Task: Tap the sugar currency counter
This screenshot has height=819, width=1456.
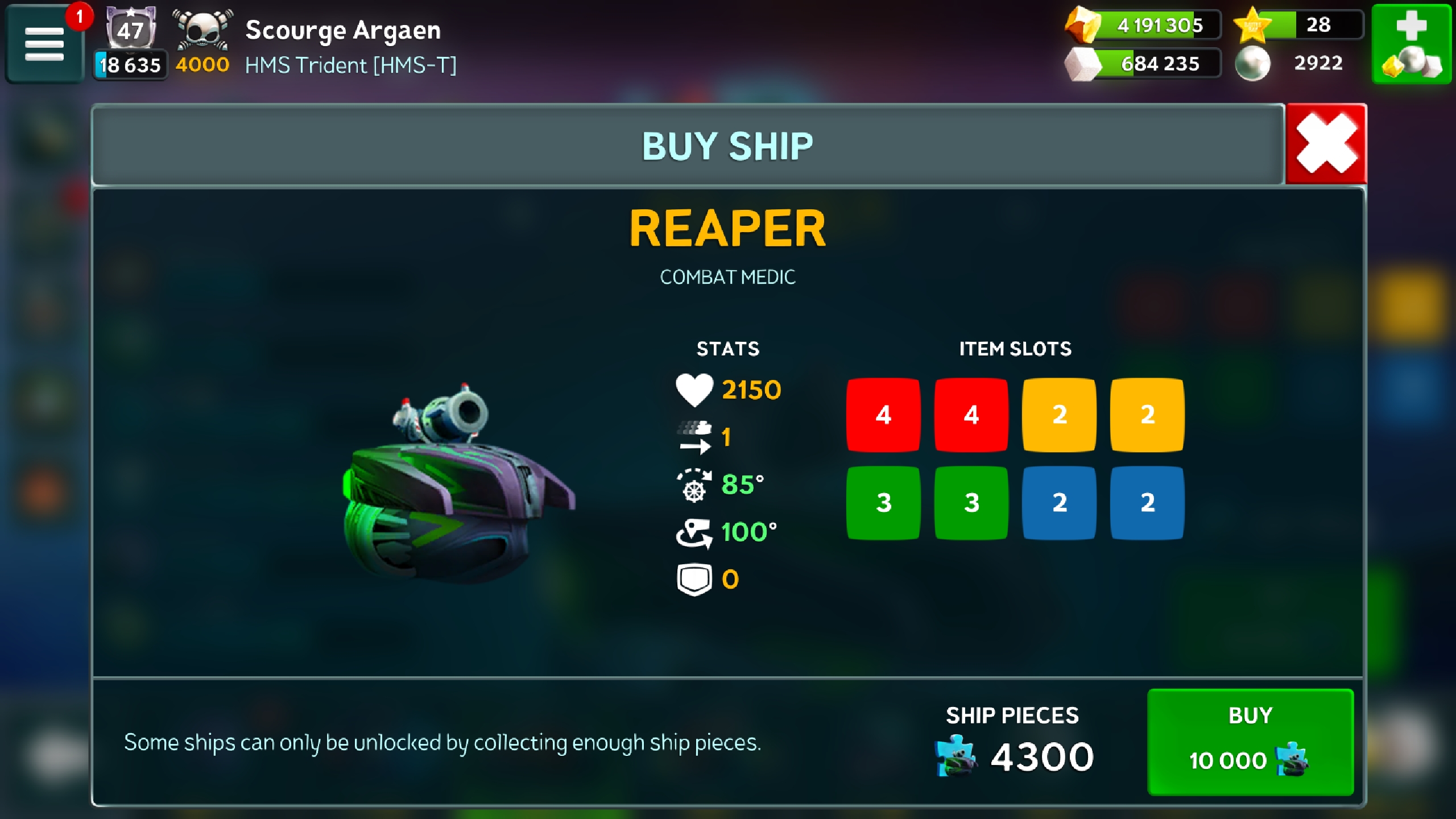Action: point(1144,64)
